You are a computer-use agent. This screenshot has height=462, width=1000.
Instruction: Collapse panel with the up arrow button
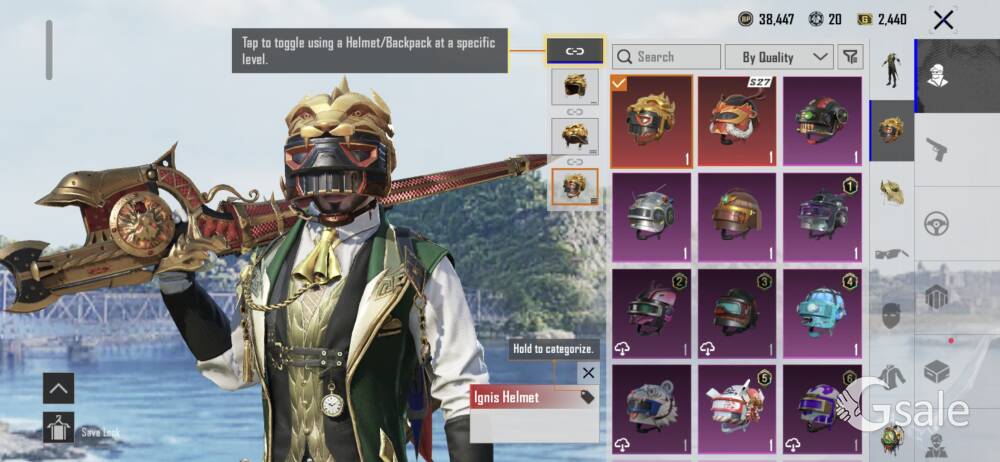tap(58, 388)
